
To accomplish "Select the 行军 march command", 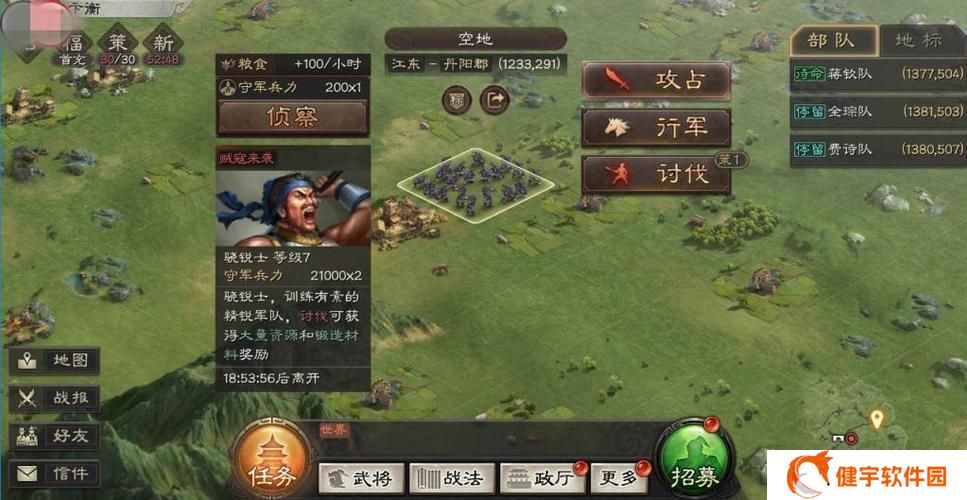I will click(656, 127).
